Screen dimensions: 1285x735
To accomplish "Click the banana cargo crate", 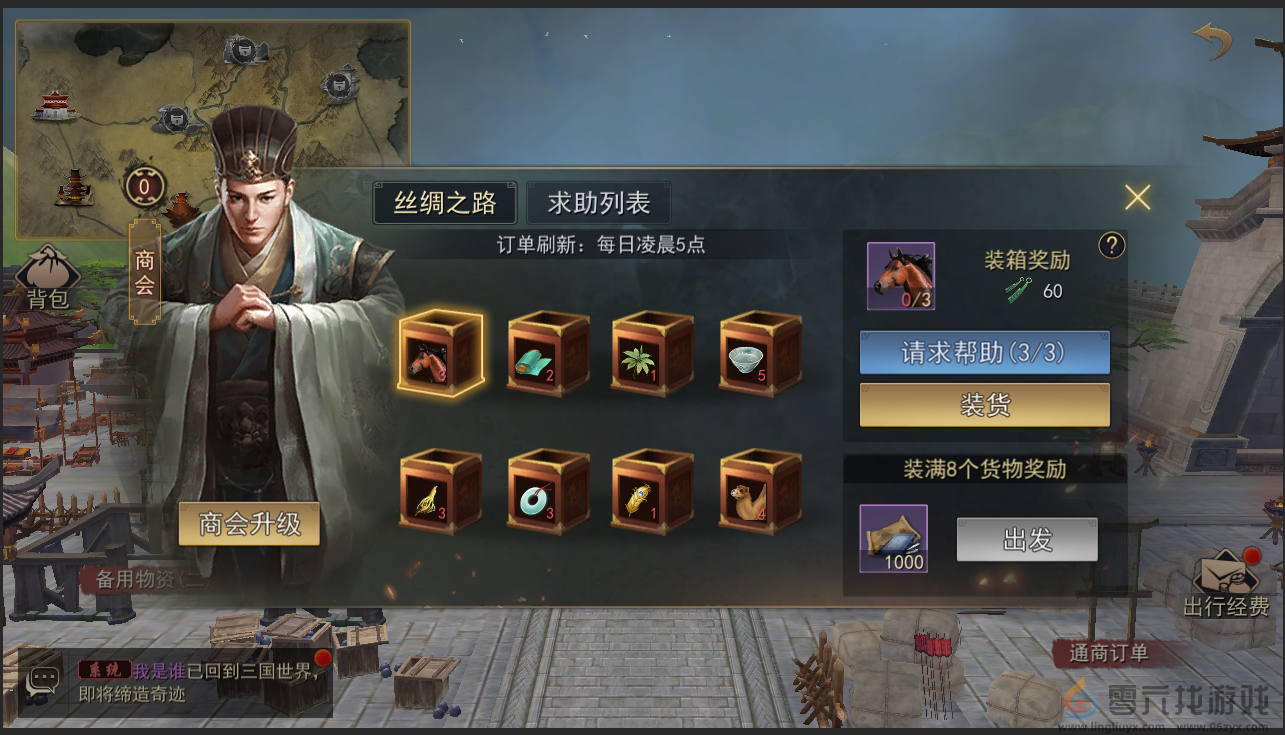I will point(440,490).
